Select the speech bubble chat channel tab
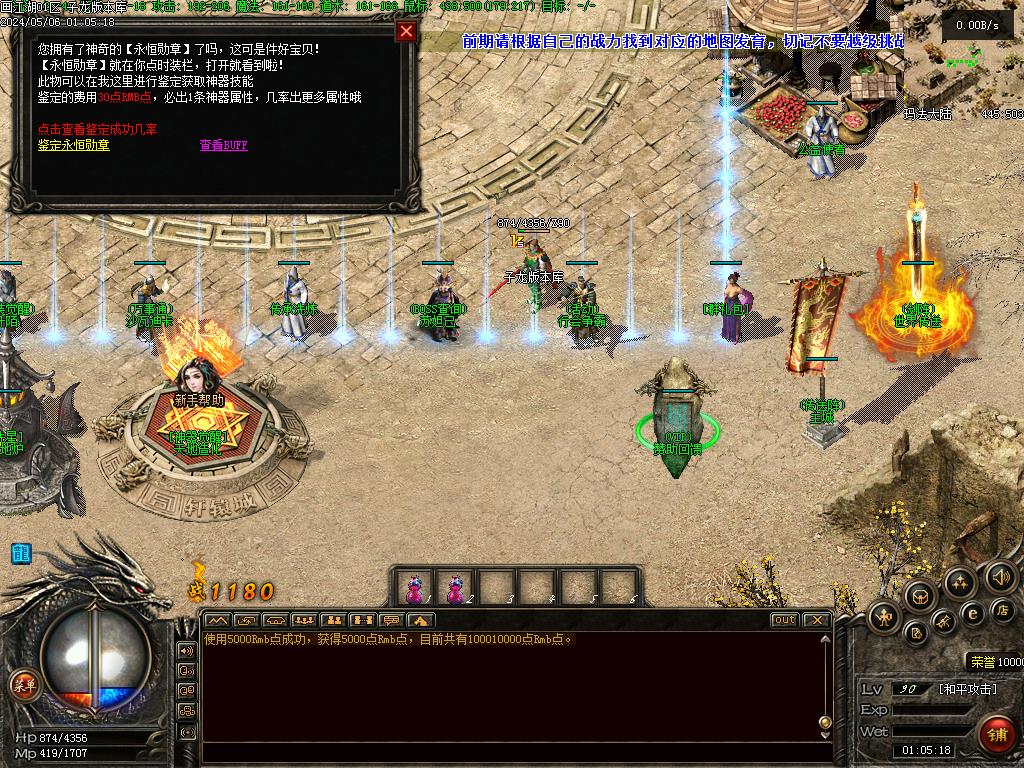 (x=391, y=620)
